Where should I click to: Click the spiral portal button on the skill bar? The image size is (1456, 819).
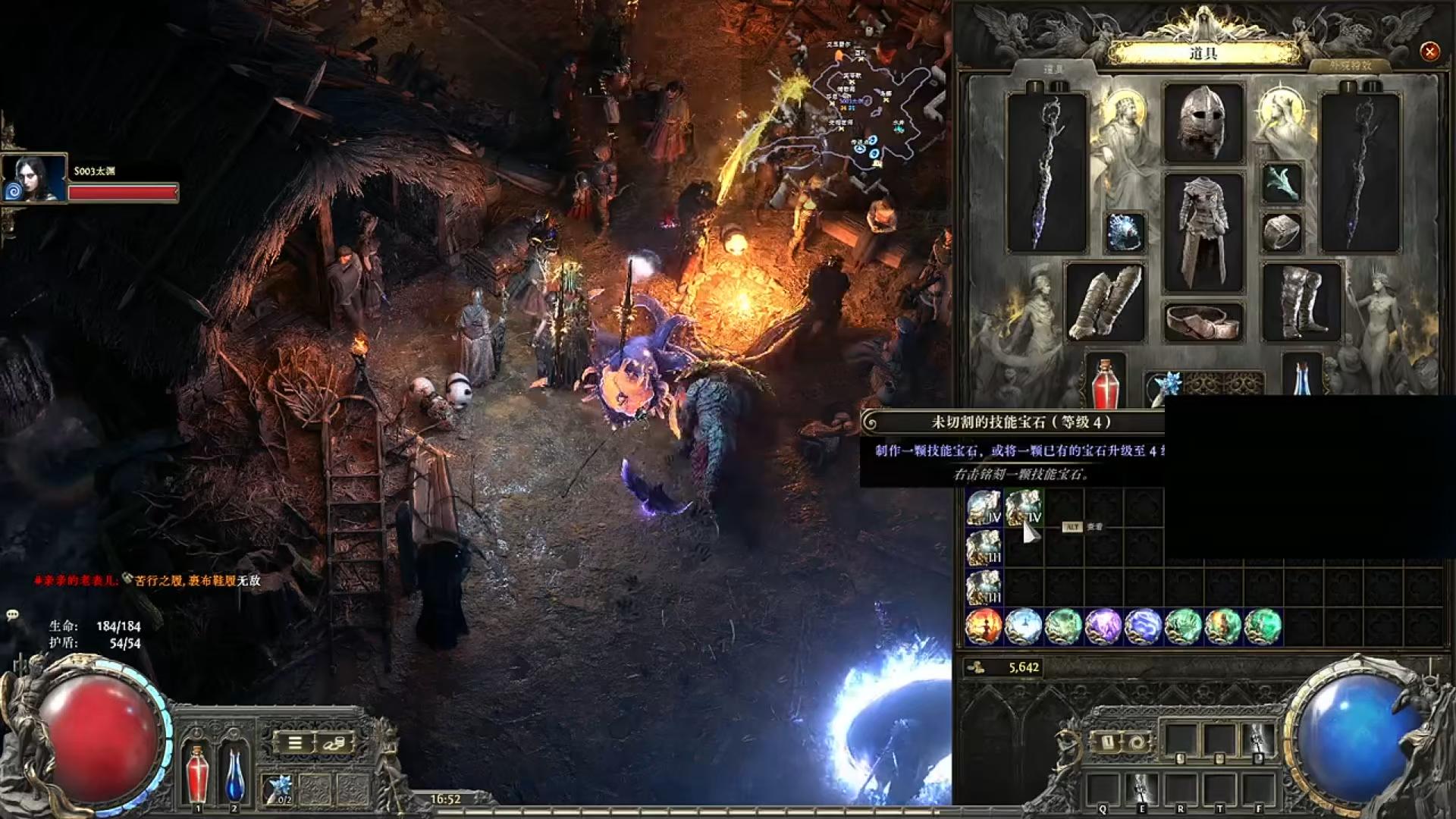1136,742
